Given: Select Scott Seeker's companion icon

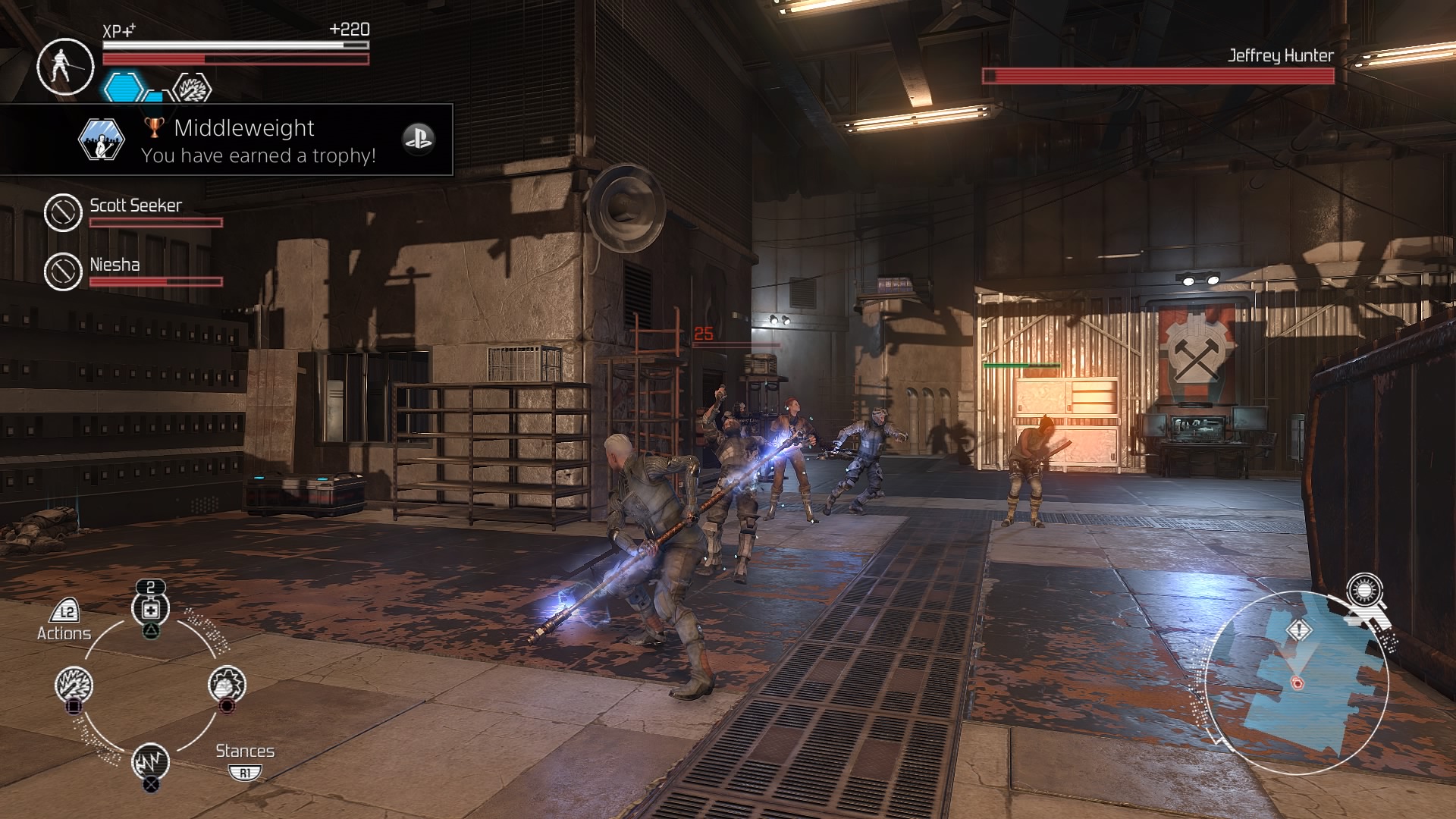Looking at the screenshot, I should pyautogui.click(x=63, y=212).
